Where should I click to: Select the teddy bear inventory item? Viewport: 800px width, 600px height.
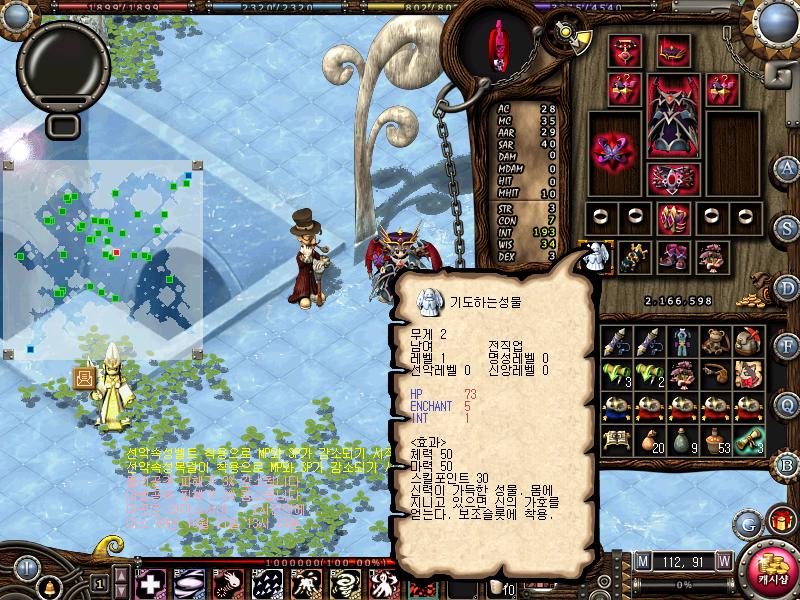[x=715, y=343]
